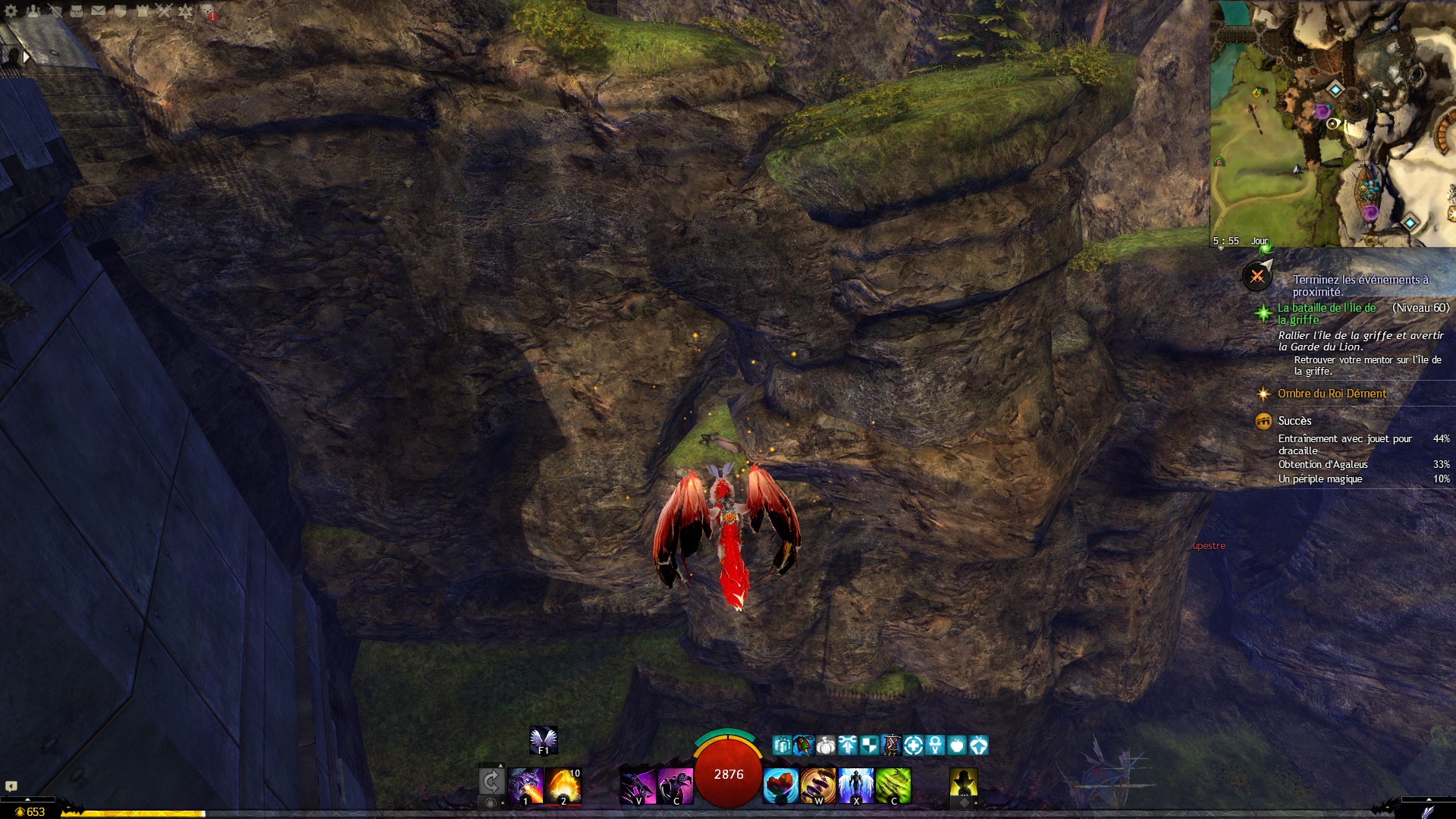
Task: Open the mail envelope icon
Action: [x=99, y=11]
